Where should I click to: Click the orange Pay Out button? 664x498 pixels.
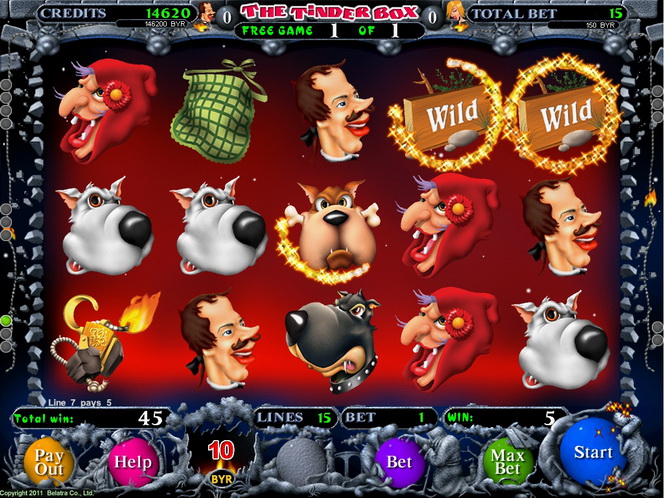coord(49,462)
